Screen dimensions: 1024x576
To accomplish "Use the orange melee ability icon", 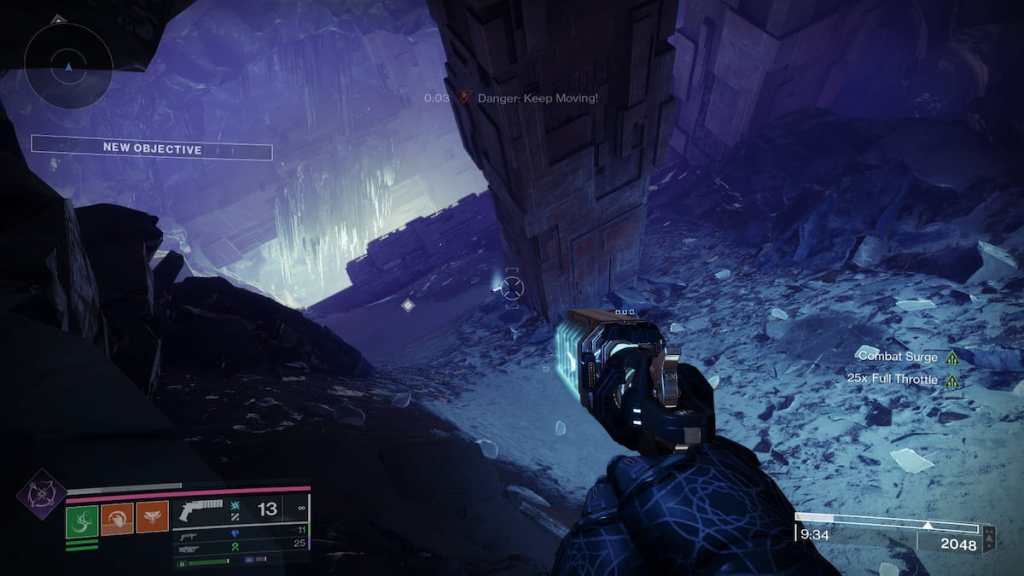I will [117, 518].
